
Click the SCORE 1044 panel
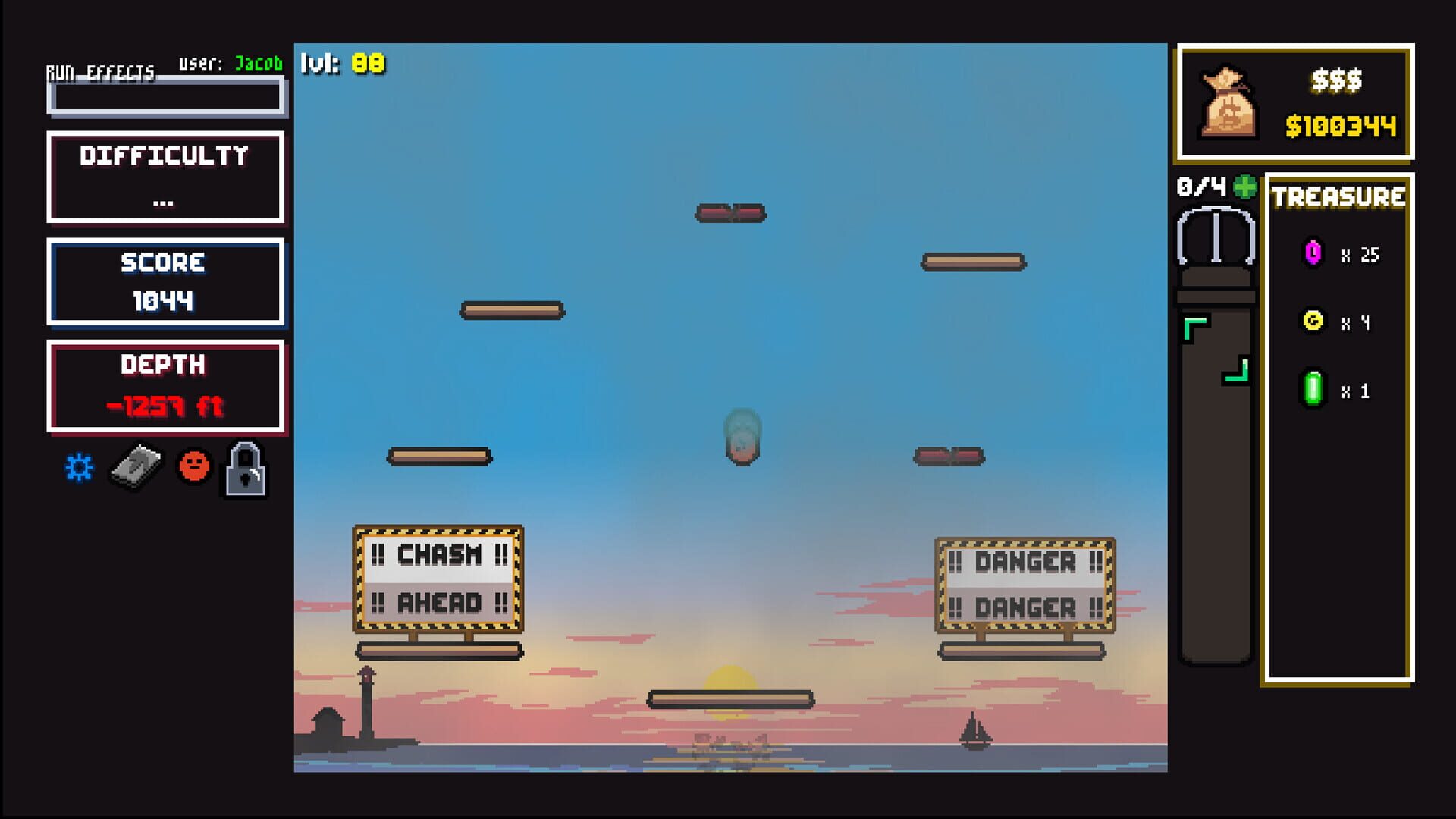tap(166, 283)
